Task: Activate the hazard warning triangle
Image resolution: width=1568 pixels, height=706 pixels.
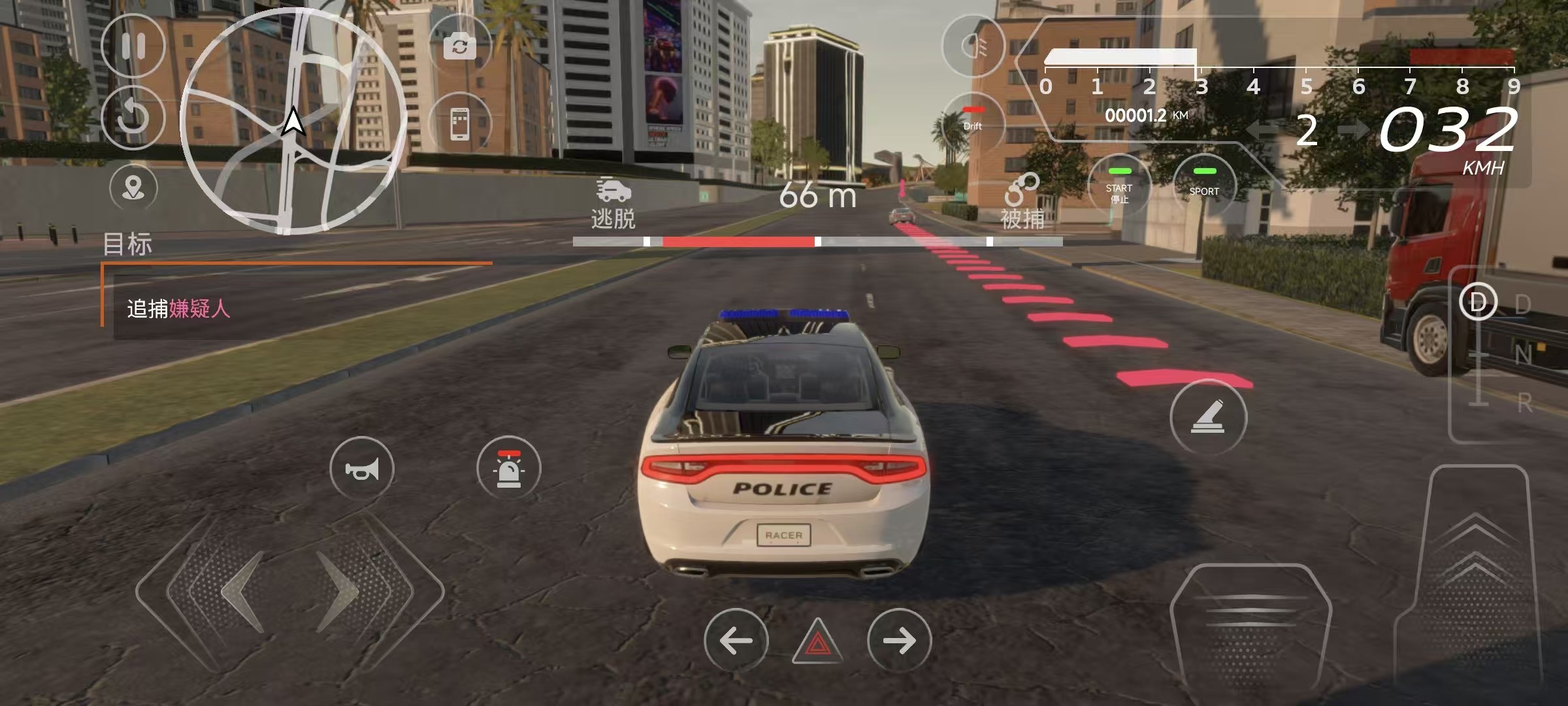Action: tap(817, 642)
